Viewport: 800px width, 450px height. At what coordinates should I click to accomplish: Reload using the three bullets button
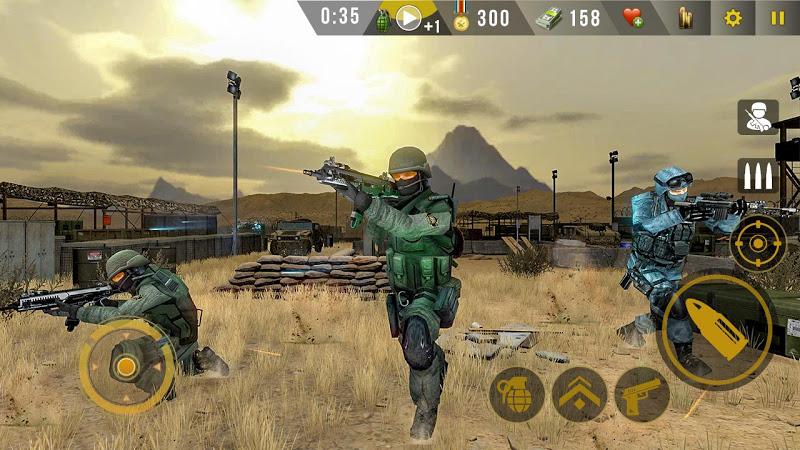pyautogui.click(x=757, y=176)
